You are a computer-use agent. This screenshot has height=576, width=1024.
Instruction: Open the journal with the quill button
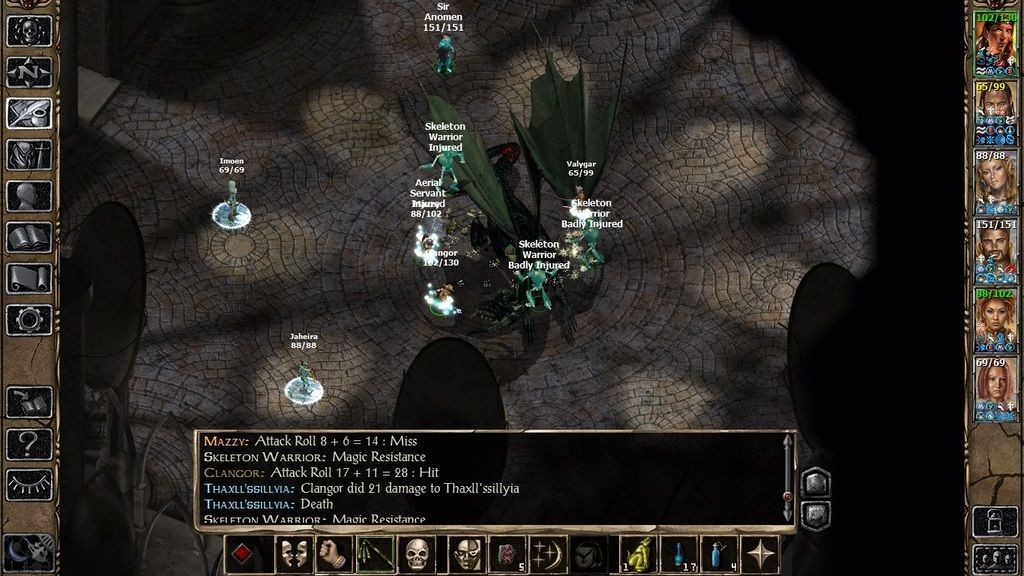[x=29, y=114]
